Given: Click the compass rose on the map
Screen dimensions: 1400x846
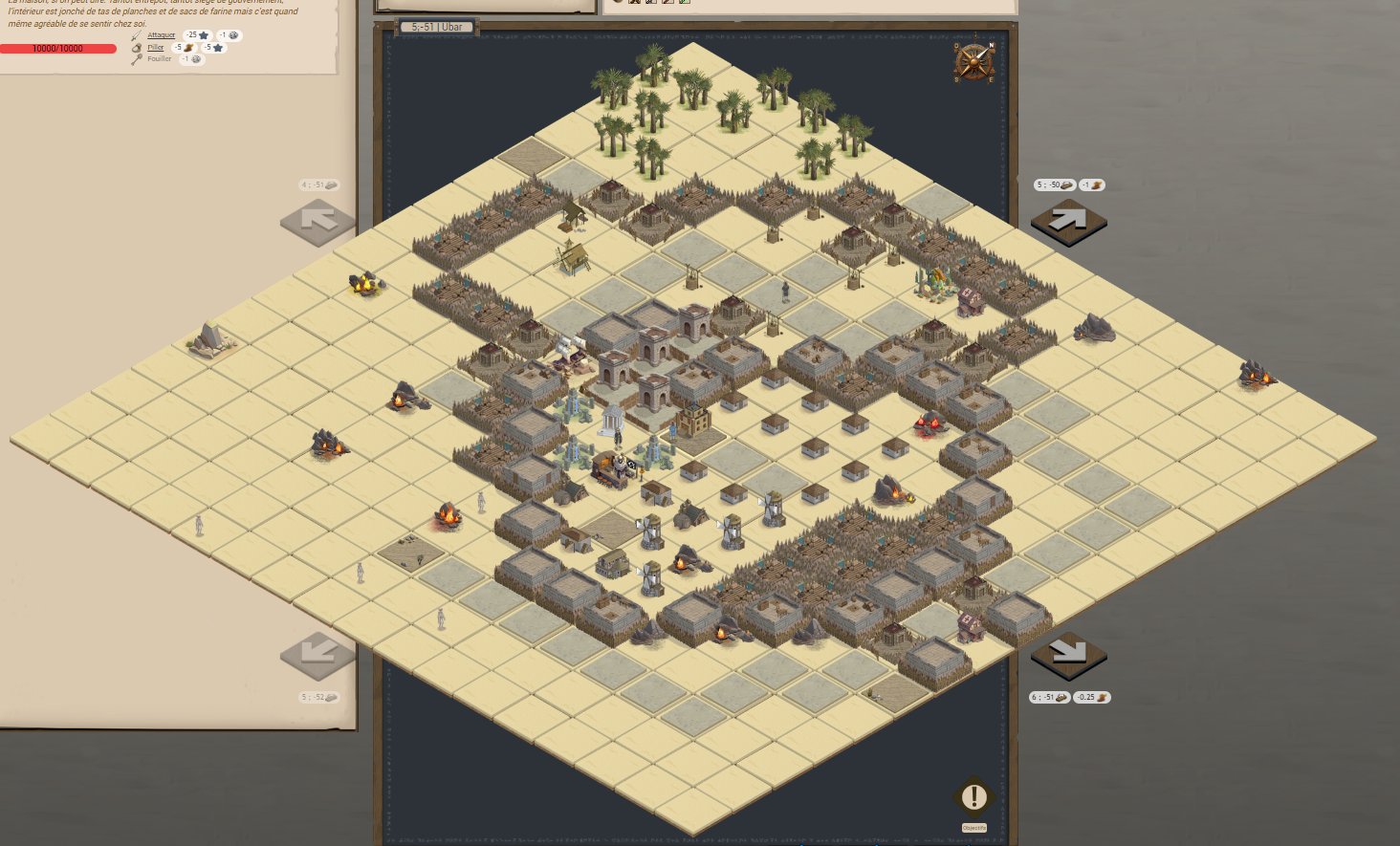Looking at the screenshot, I should coord(974,62).
